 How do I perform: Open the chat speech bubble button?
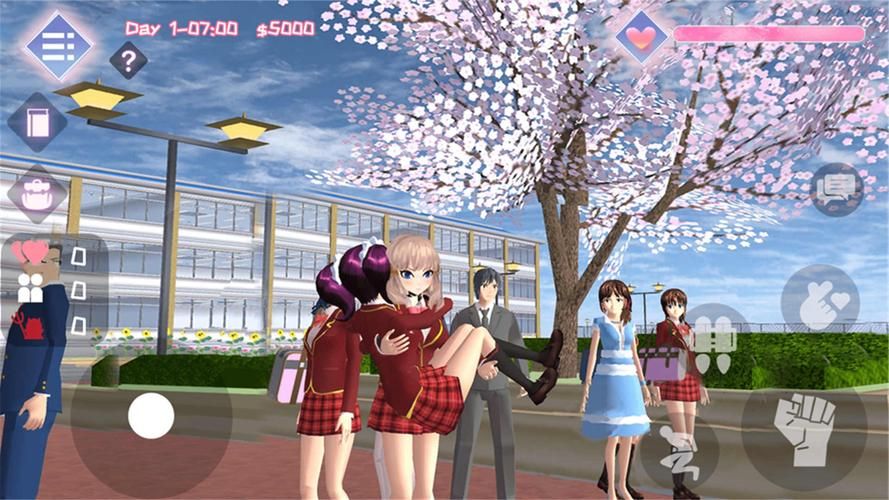[x=836, y=190]
